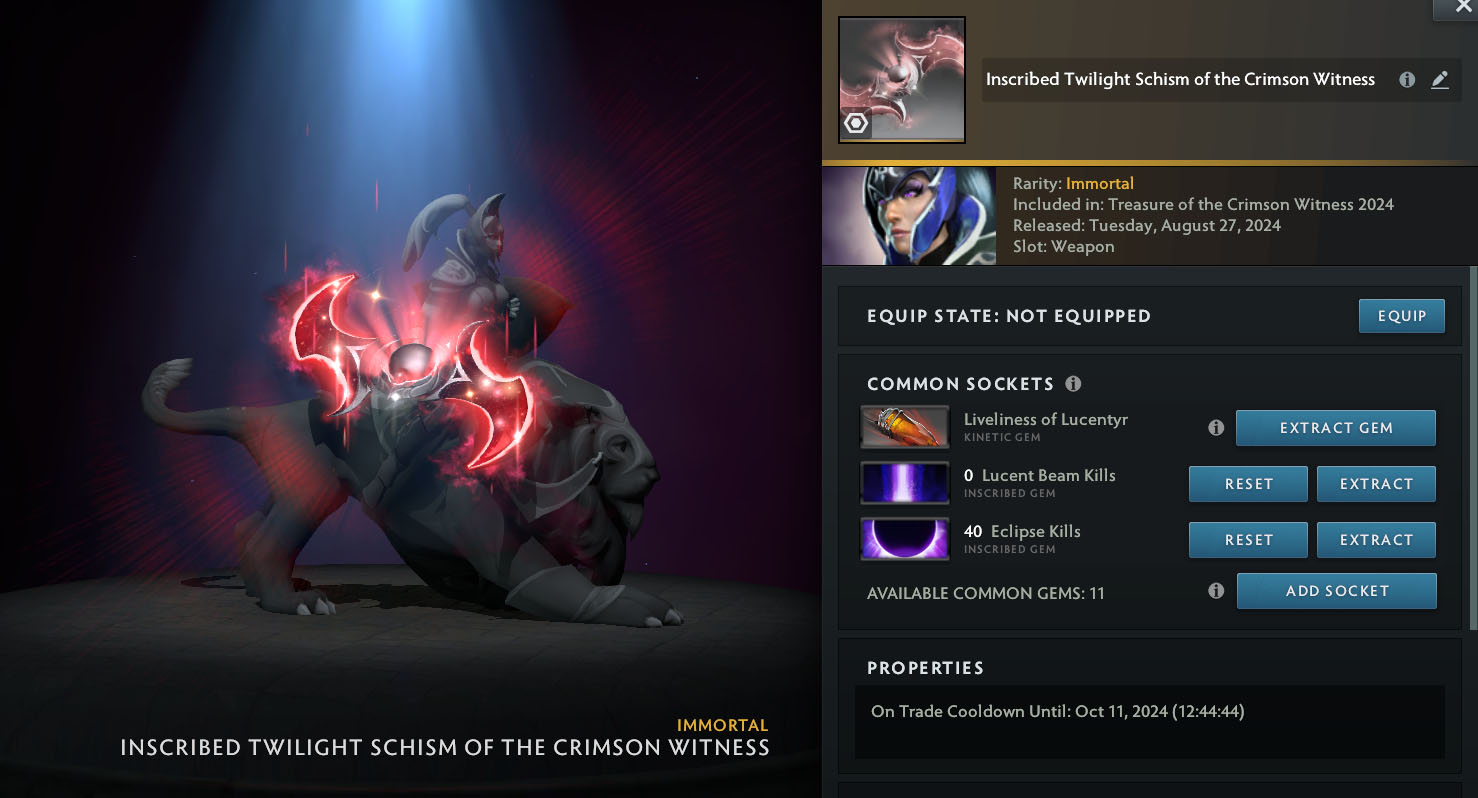Select the Eclipse gem icon

coord(905,540)
